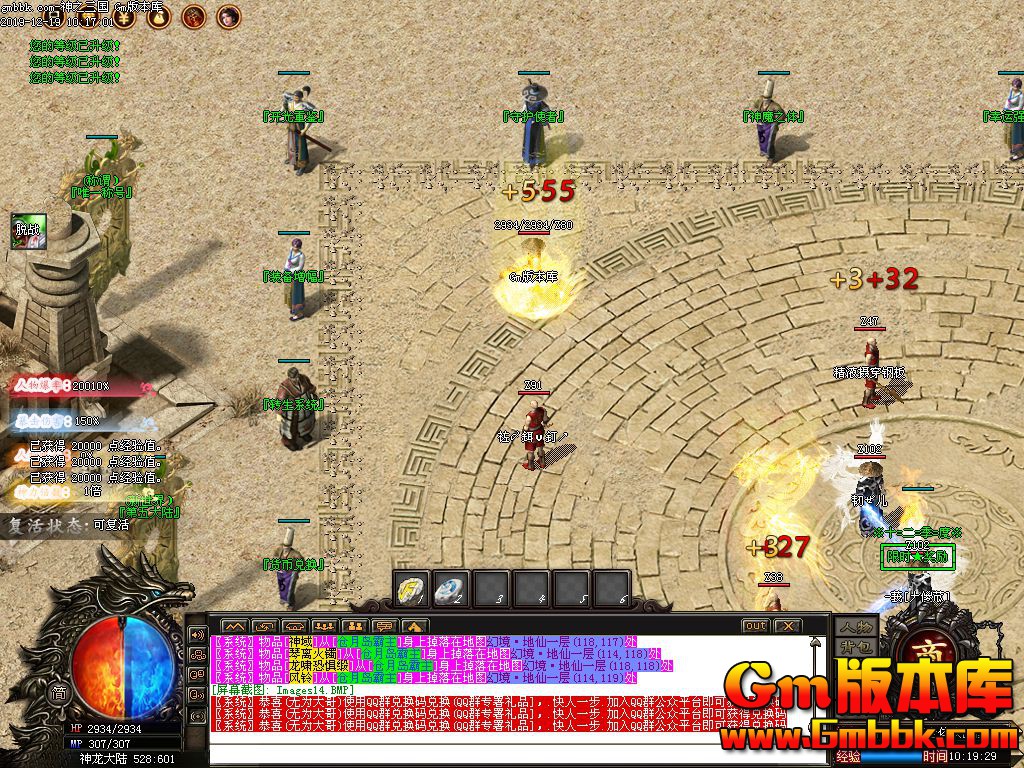Open the 人物 character panel

click(x=857, y=626)
